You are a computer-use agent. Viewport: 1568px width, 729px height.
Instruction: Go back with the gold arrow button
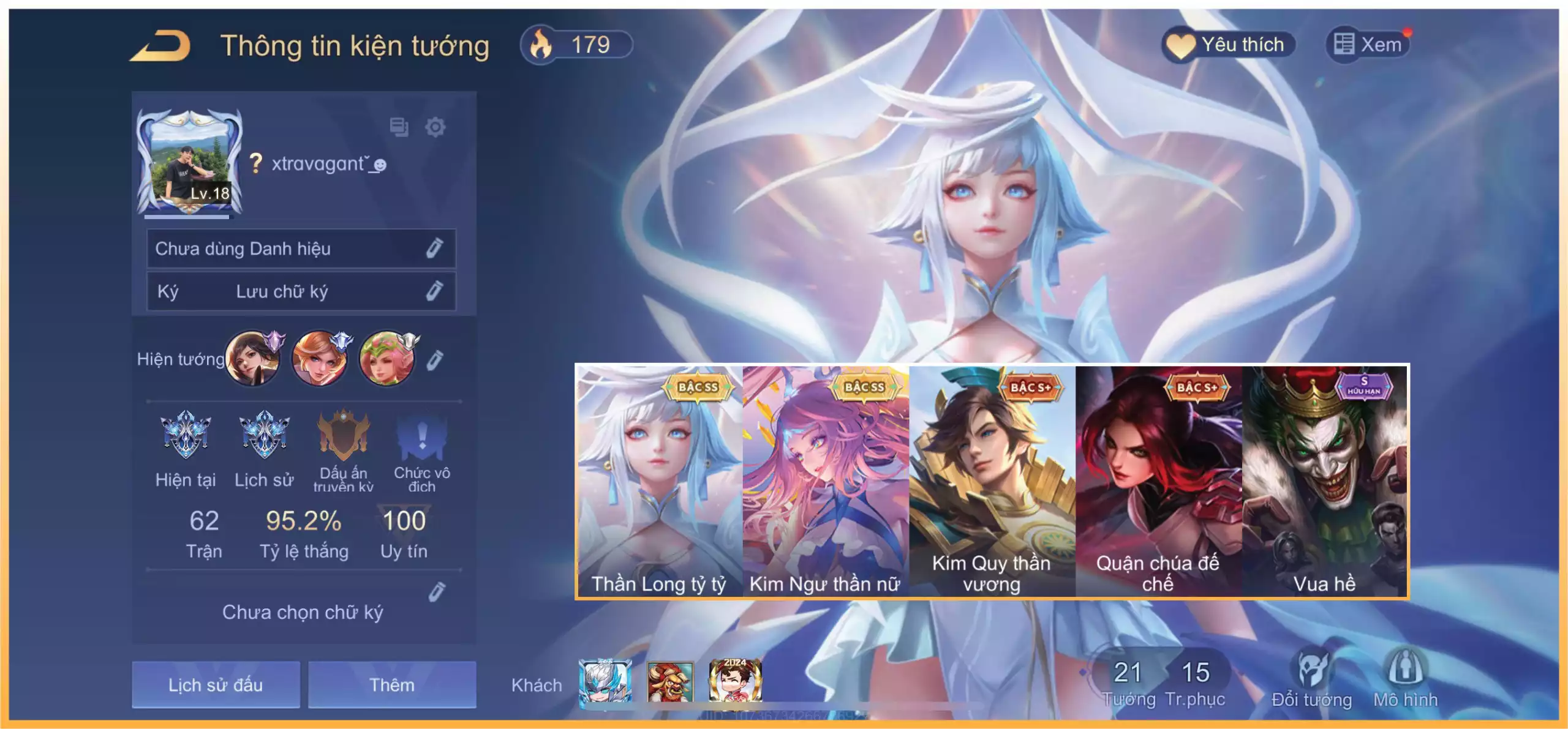coord(161,47)
